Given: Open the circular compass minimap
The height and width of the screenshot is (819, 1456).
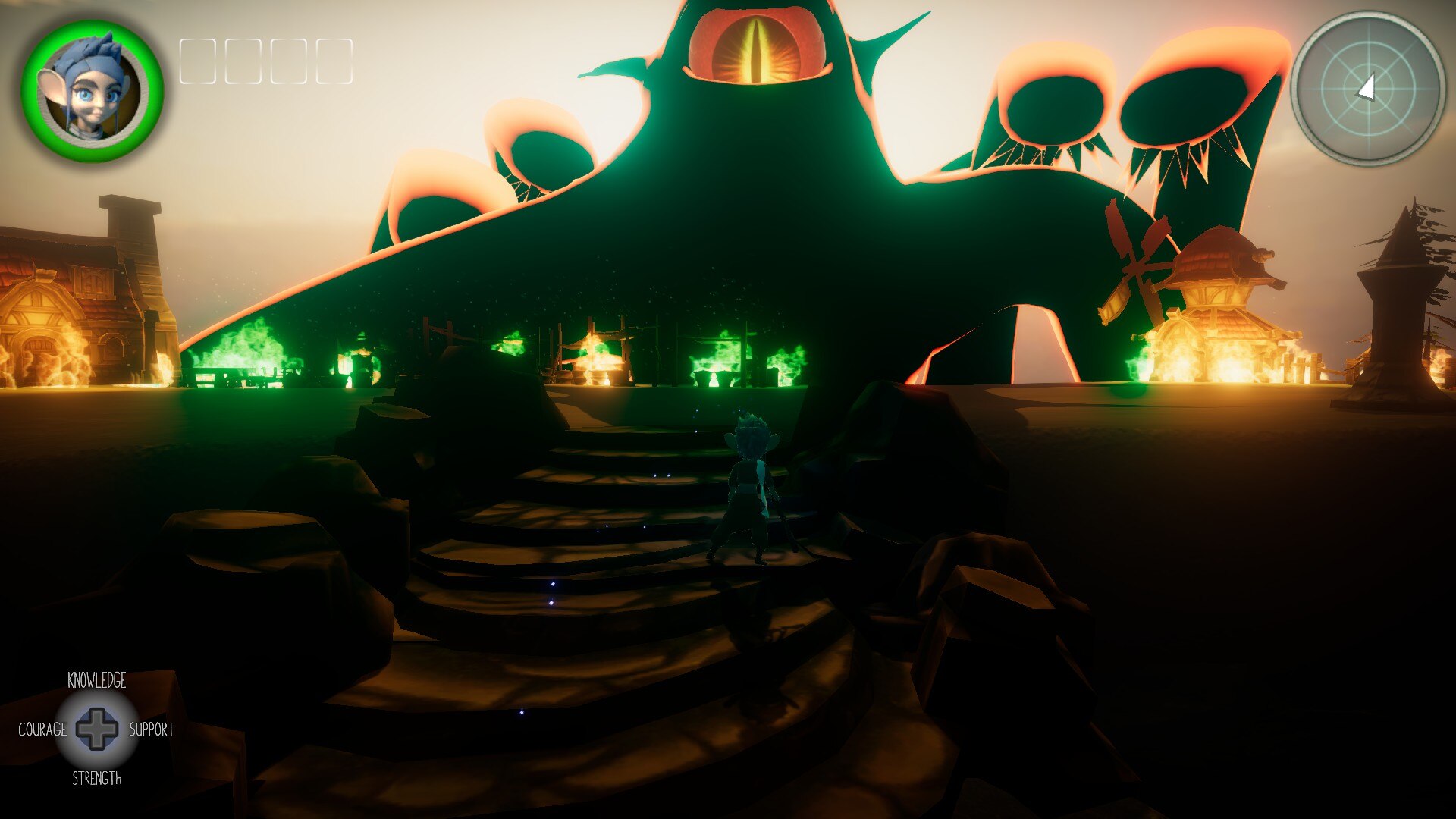Looking at the screenshot, I should 1367,88.
